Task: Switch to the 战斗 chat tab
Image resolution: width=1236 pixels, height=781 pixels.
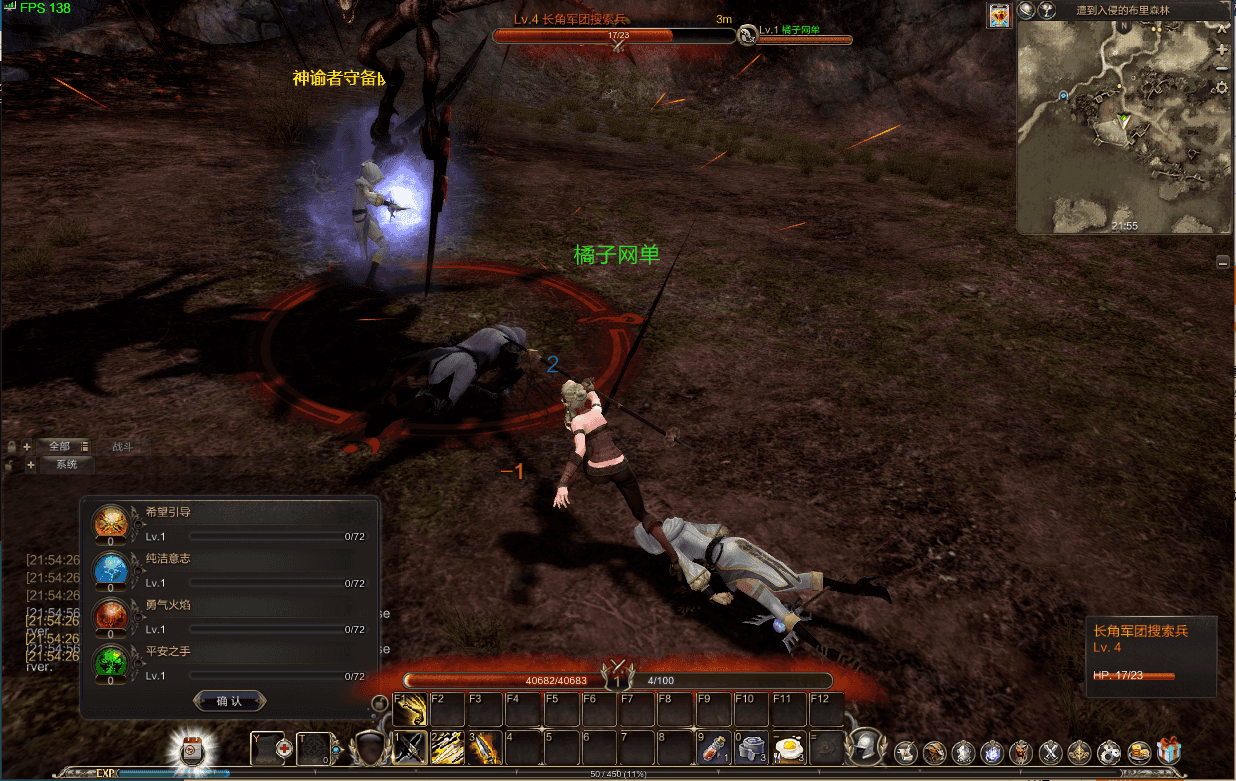Action: pos(122,447)
